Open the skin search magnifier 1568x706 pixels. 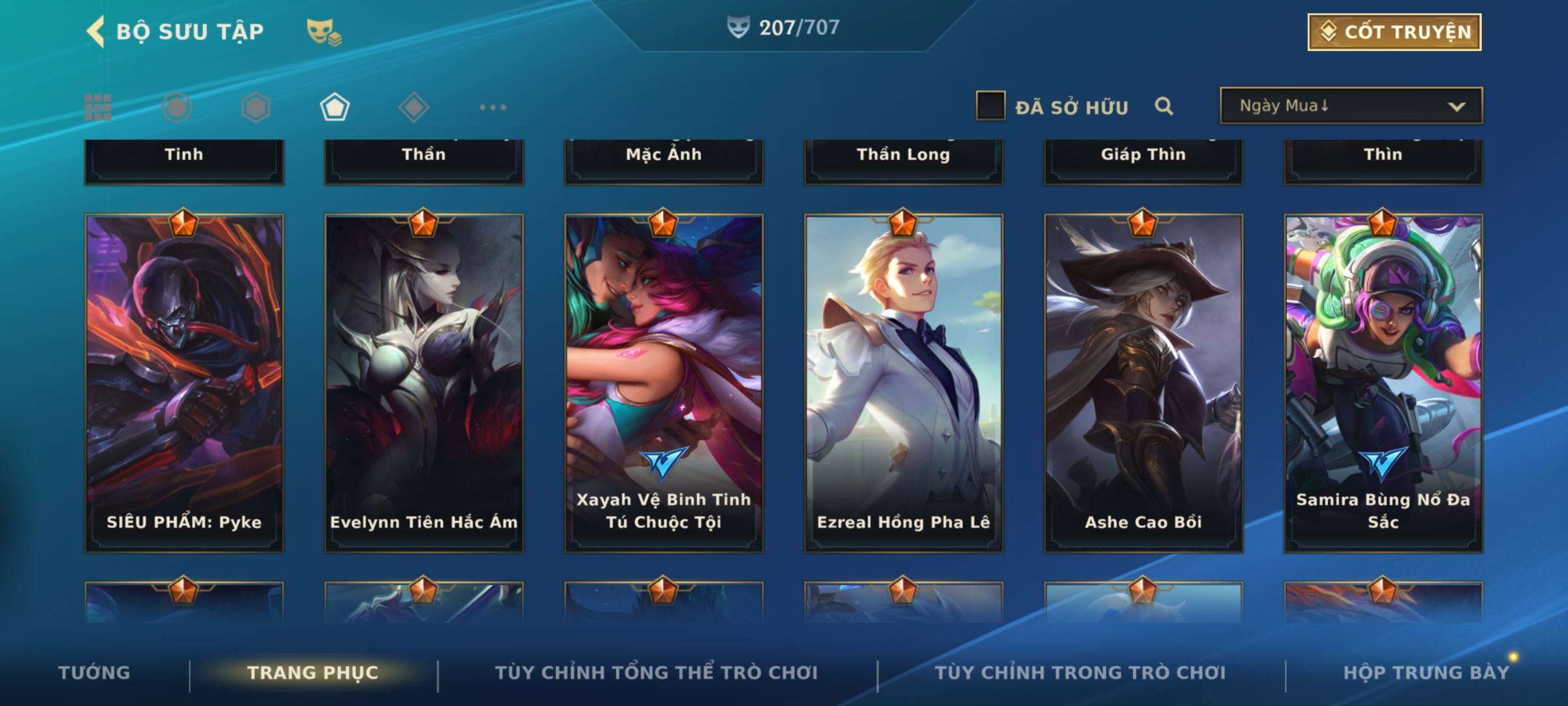[1164, 106]
